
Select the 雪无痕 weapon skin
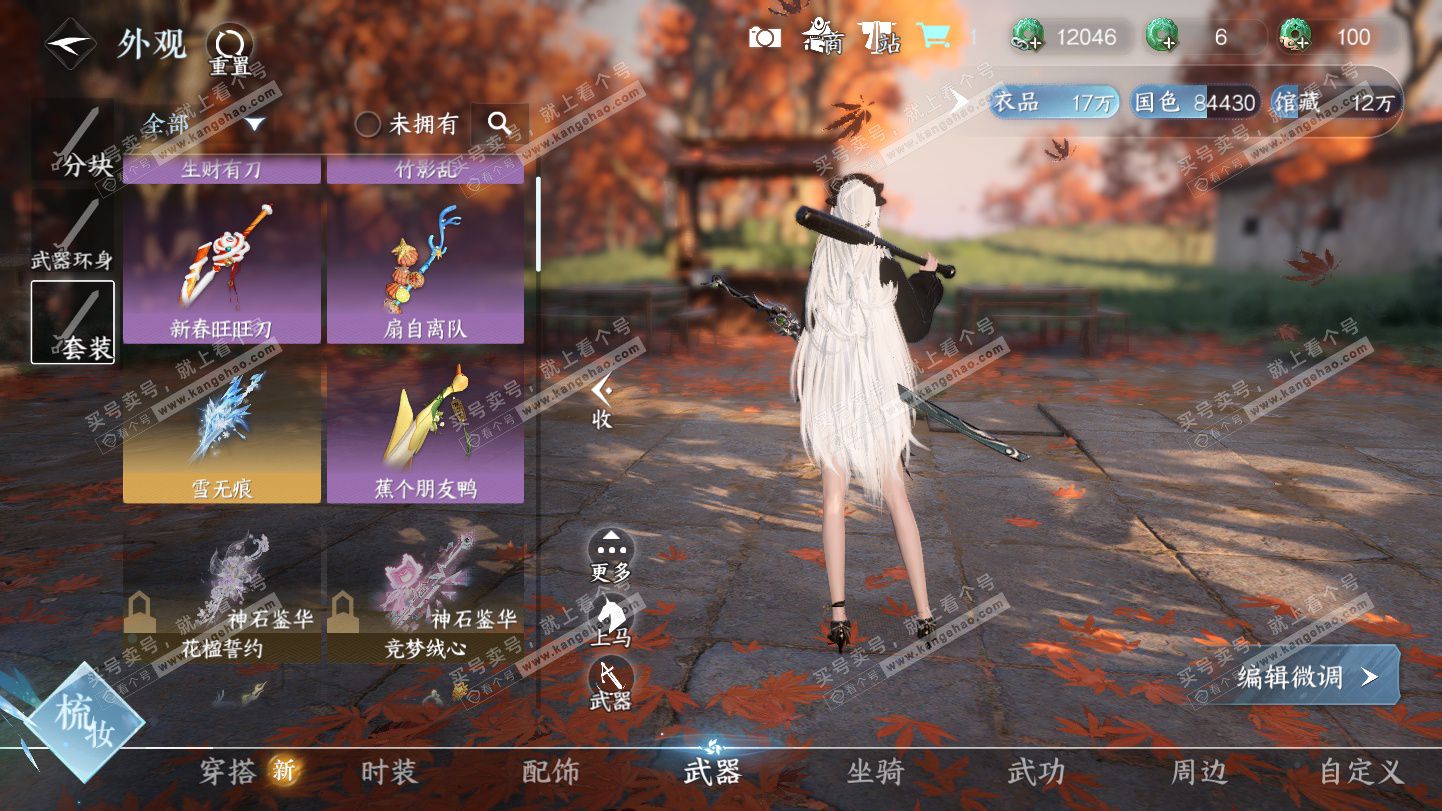tap(222, 428)
